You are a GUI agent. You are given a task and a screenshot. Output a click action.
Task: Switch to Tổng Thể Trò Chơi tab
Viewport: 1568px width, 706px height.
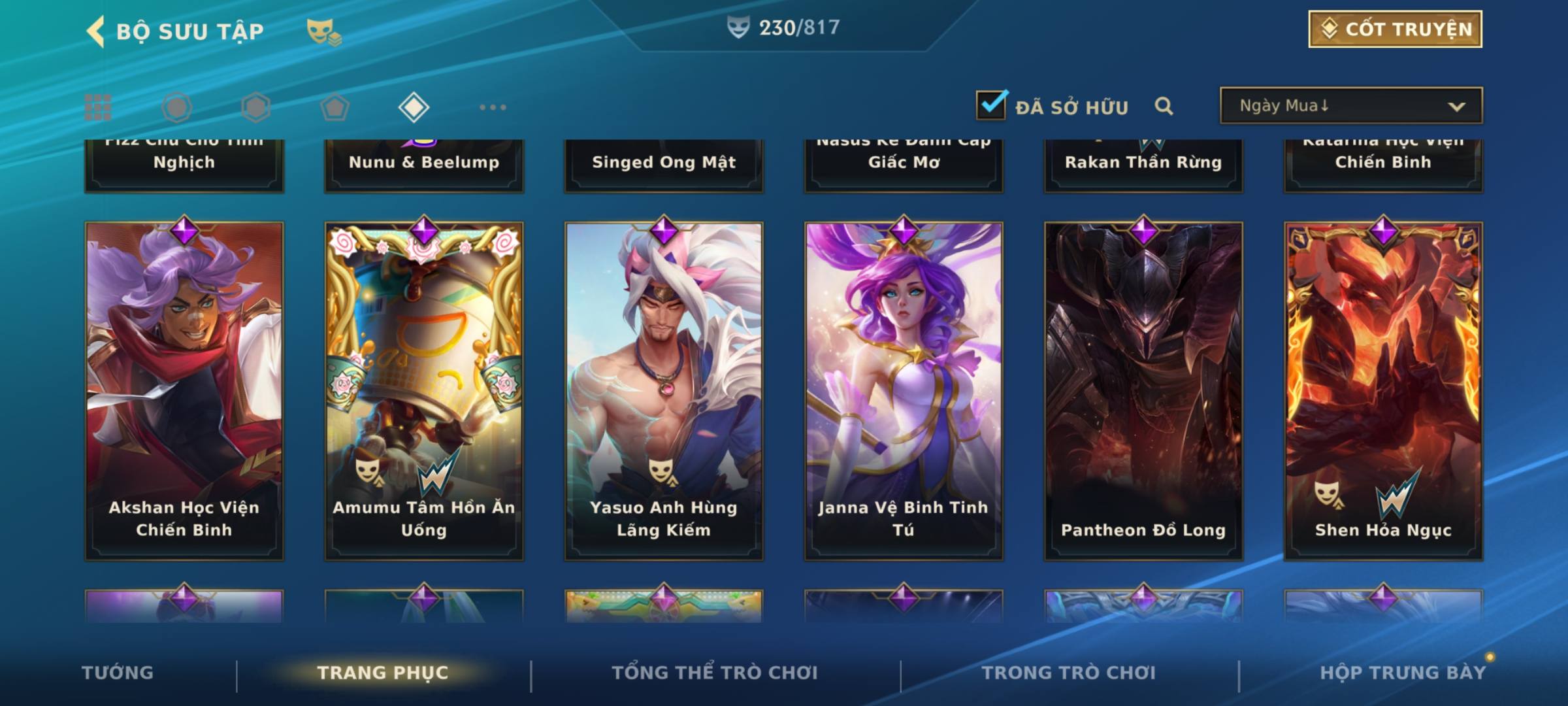715,673
